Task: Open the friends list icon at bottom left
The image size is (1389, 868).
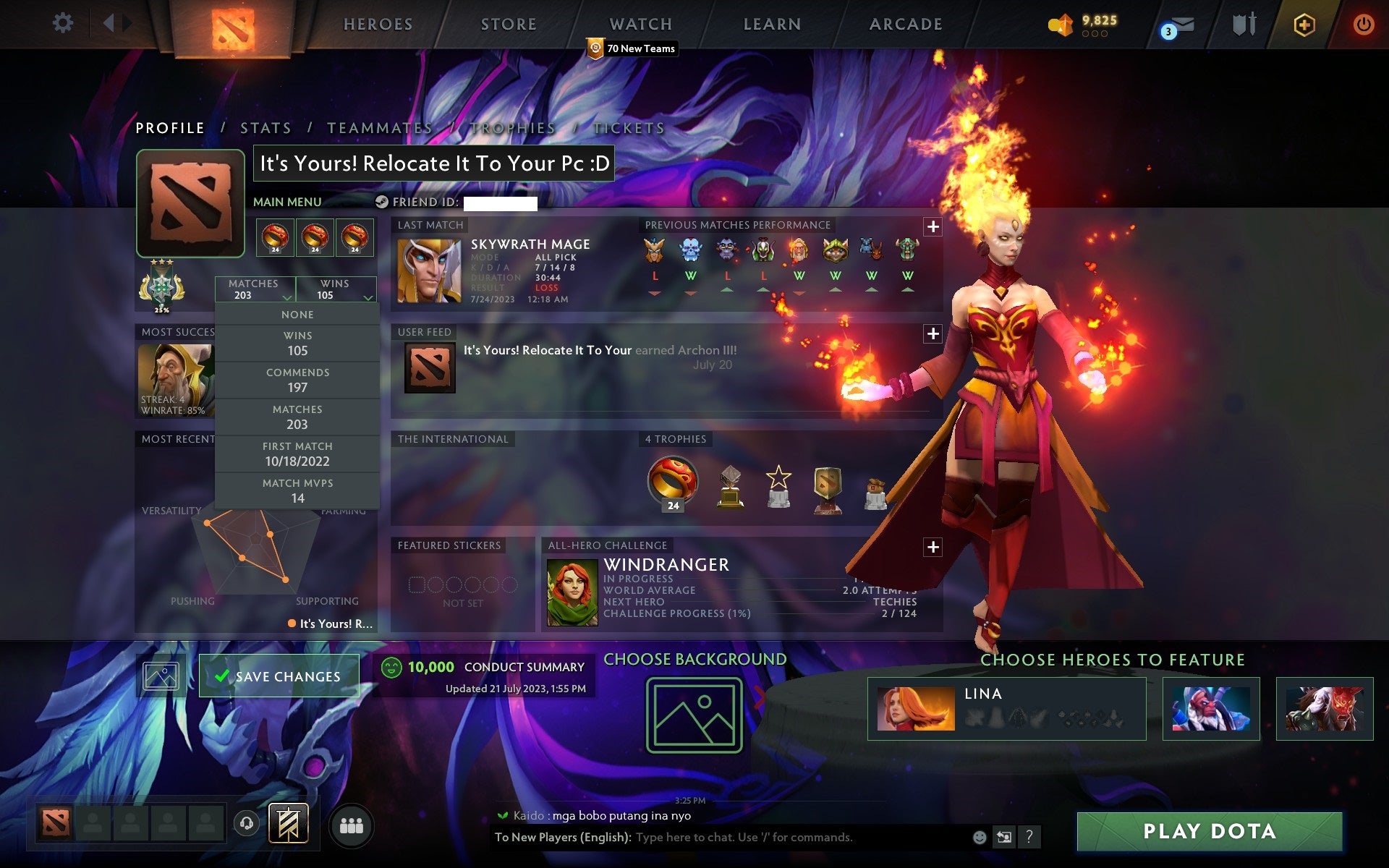Action: click(351, 824)
